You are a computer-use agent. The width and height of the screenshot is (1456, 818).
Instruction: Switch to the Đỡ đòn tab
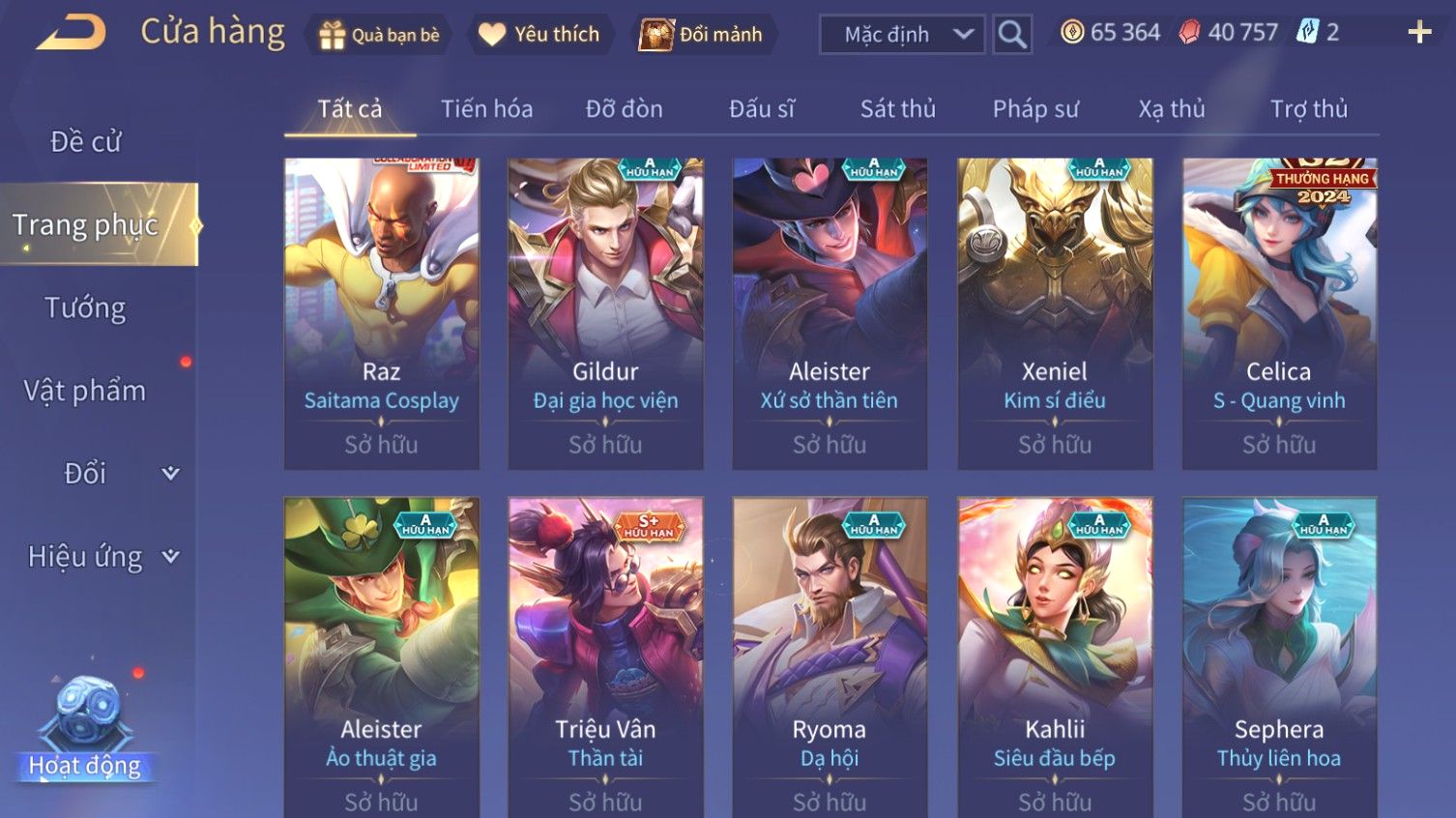coord(624,109)
